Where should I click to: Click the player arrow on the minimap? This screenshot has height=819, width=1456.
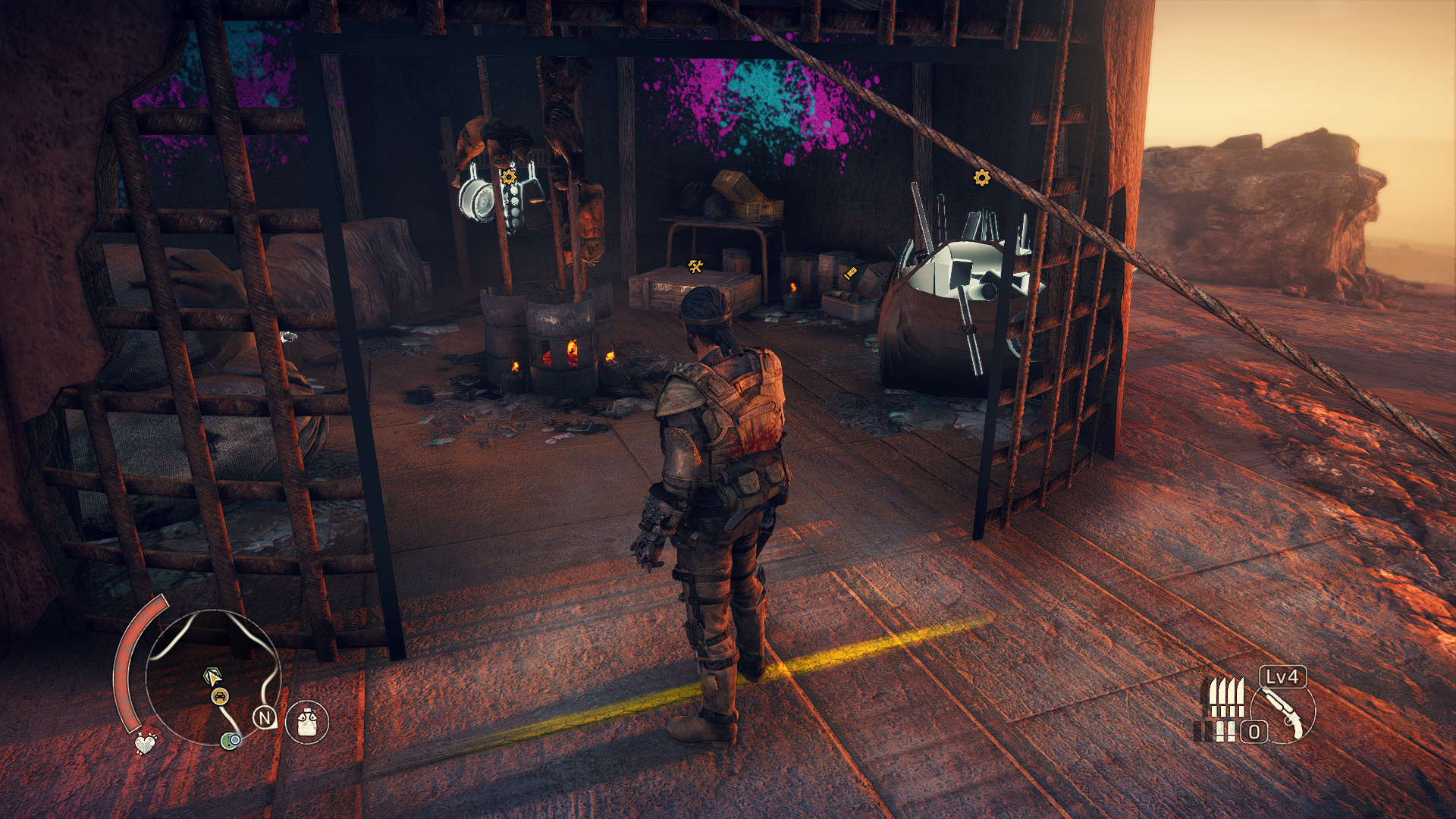coord(213,676)
